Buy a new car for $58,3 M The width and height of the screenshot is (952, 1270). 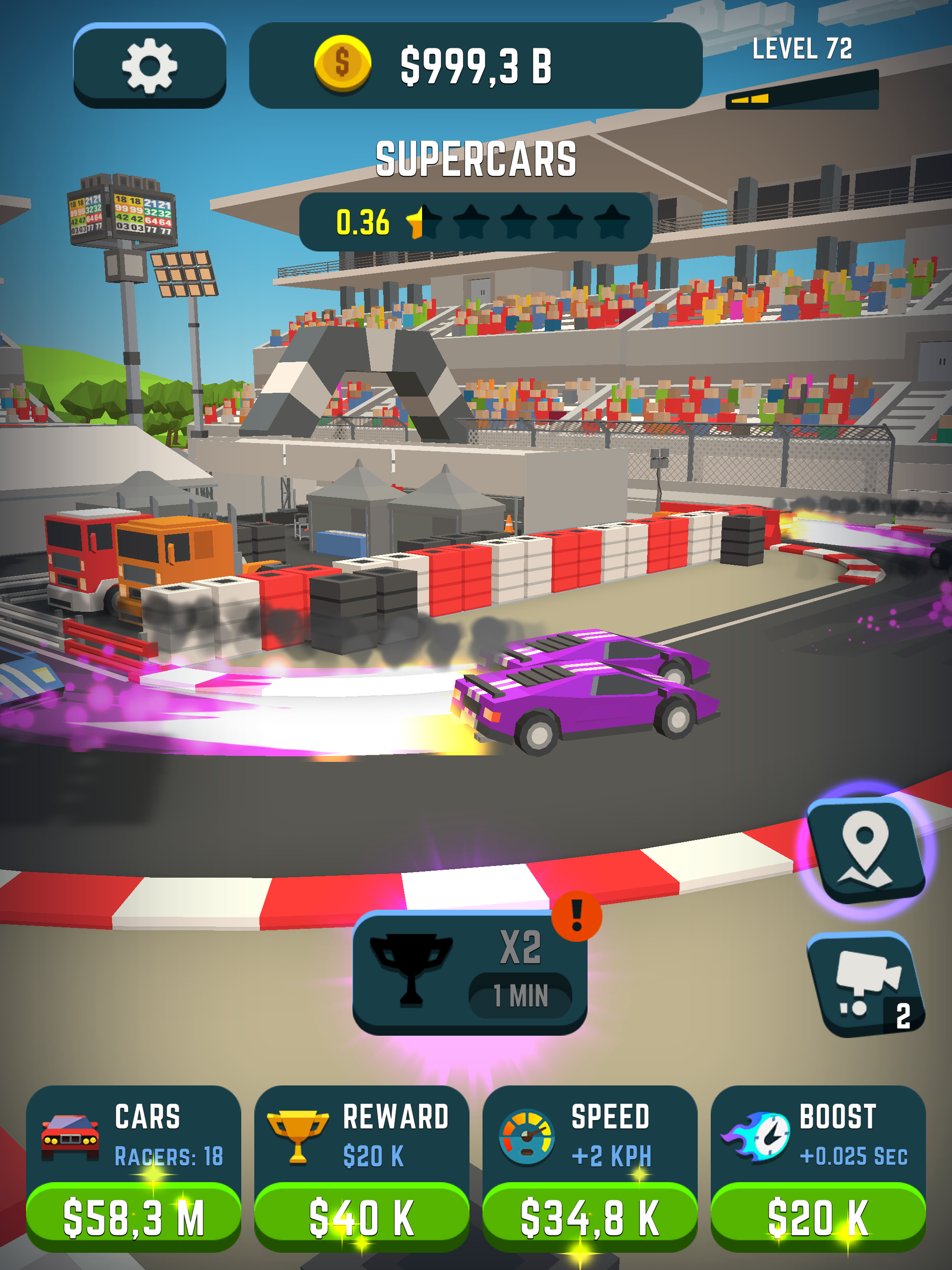(x=133, y=1216)
